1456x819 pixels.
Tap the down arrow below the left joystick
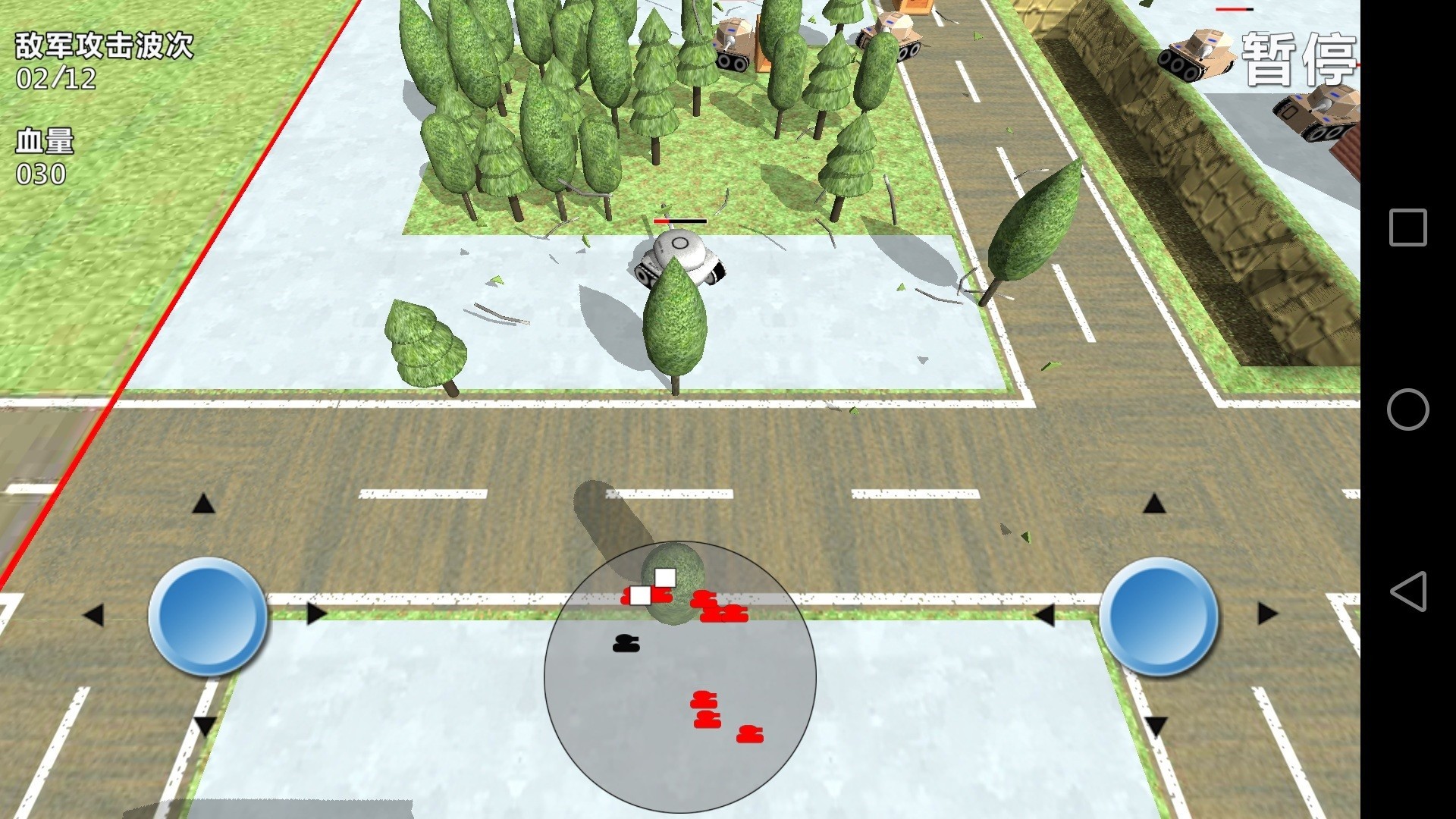[205, 726]
